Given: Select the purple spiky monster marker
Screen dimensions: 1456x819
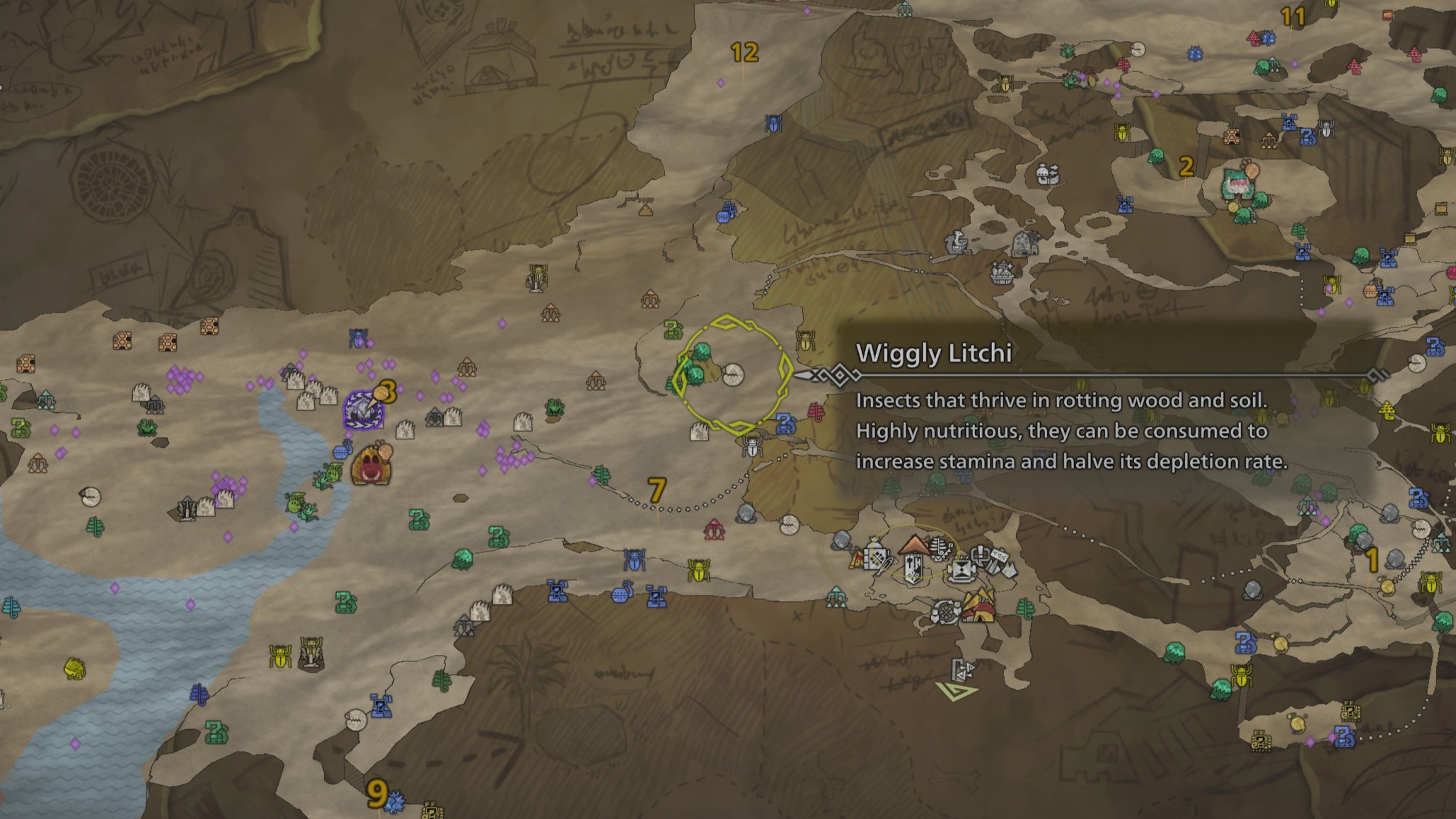Looking at the screenshot, I should 364,410.
